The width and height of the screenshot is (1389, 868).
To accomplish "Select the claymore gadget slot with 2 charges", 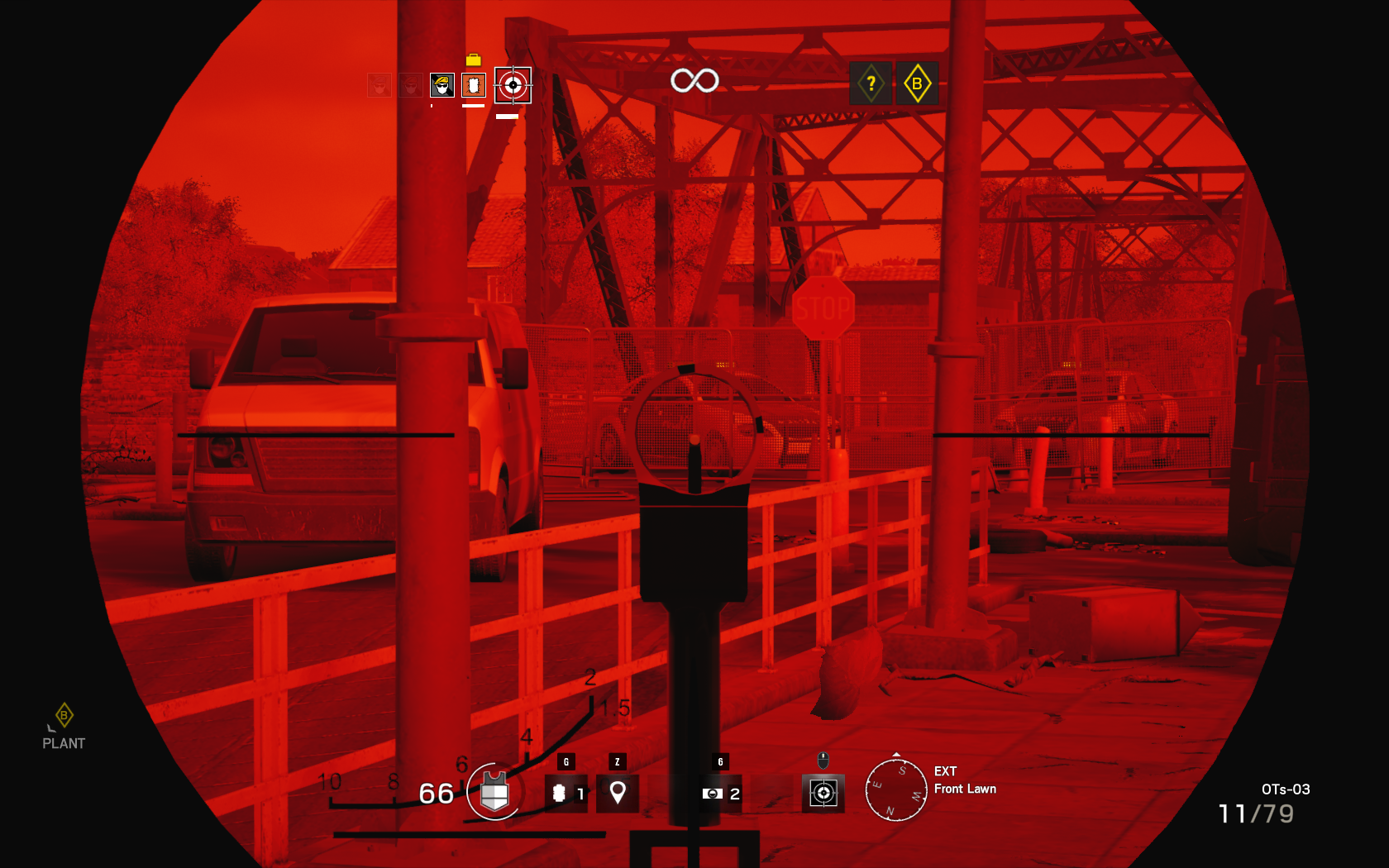I will click(x=721, y=794).
